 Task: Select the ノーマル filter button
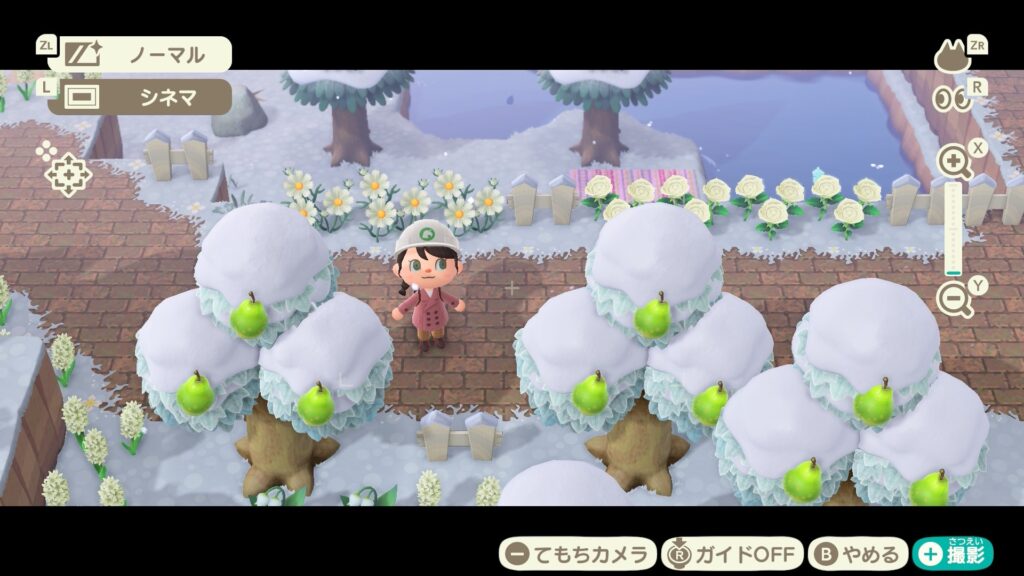tap(140, 54)
